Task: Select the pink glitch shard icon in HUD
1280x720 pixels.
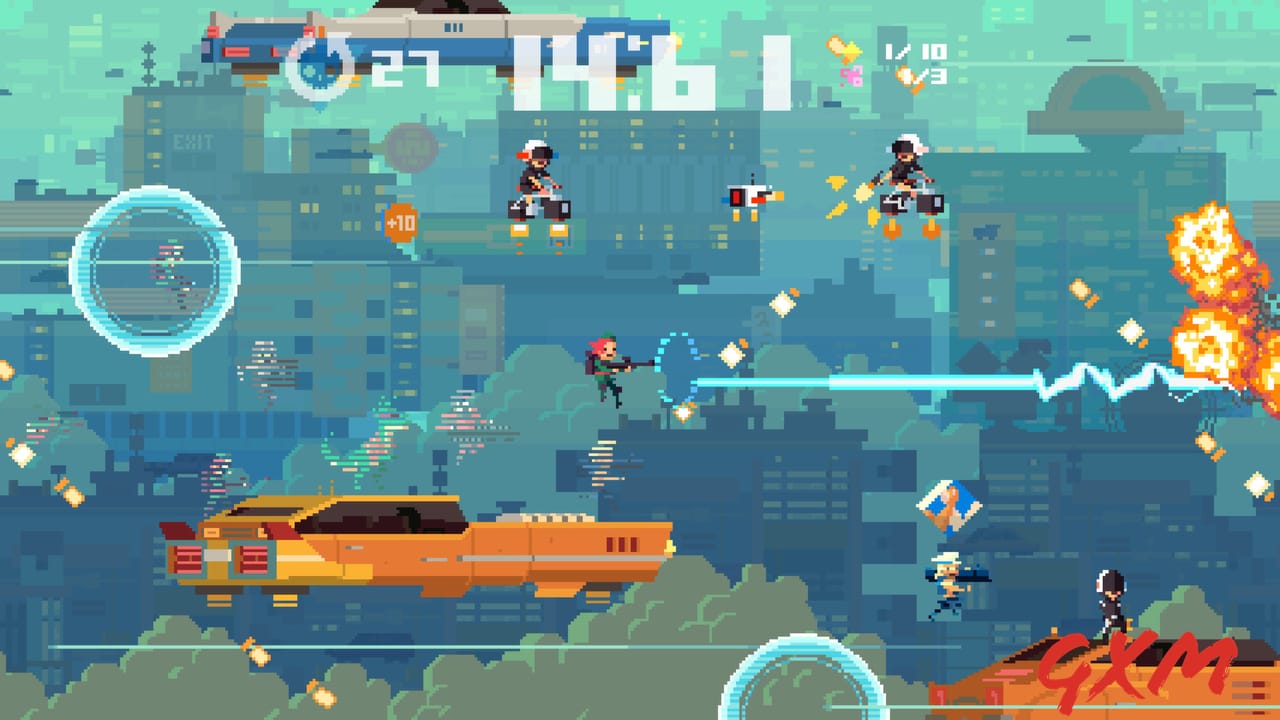Action: 851,76
